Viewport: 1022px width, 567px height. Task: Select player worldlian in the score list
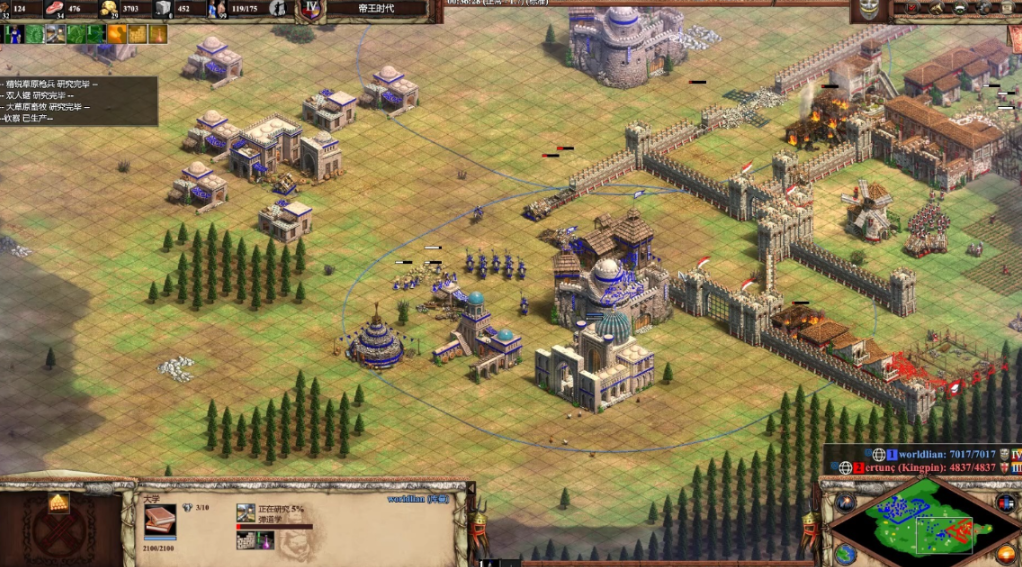(941, 454)
